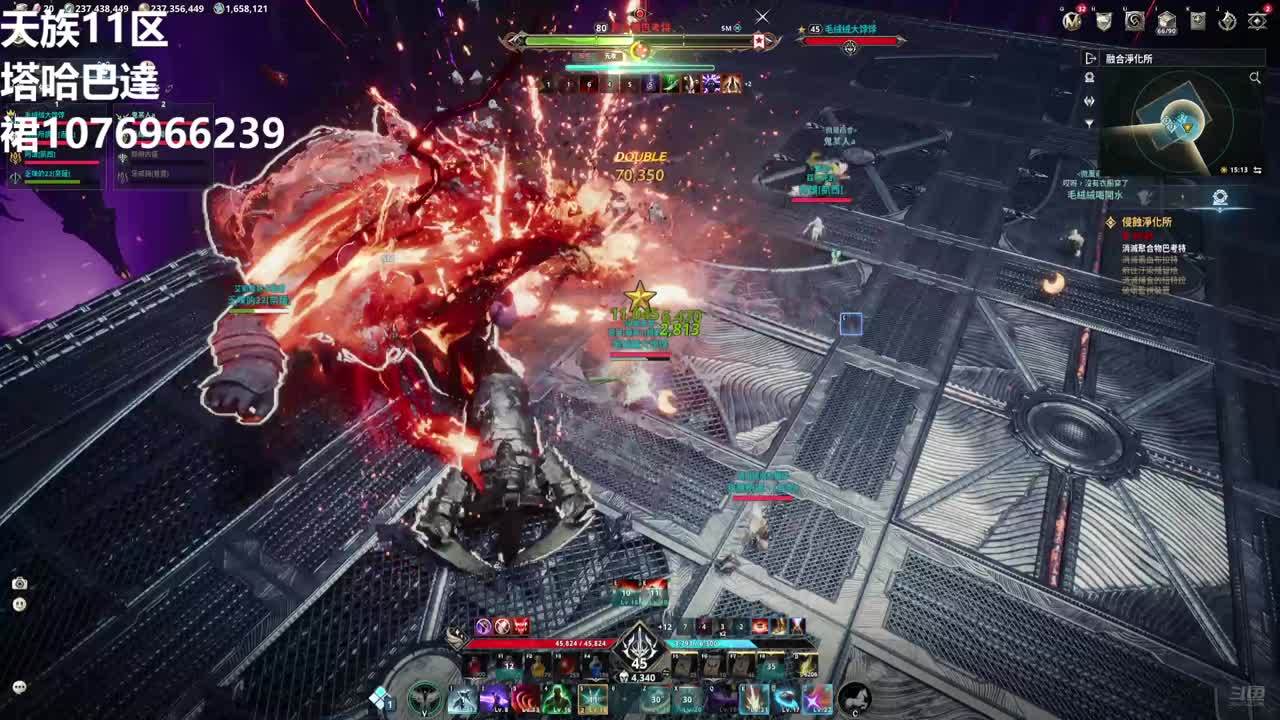Open the spiral swirl menu icon
The height and width of the screenshot is (720, 1280).
[1134, 21]
